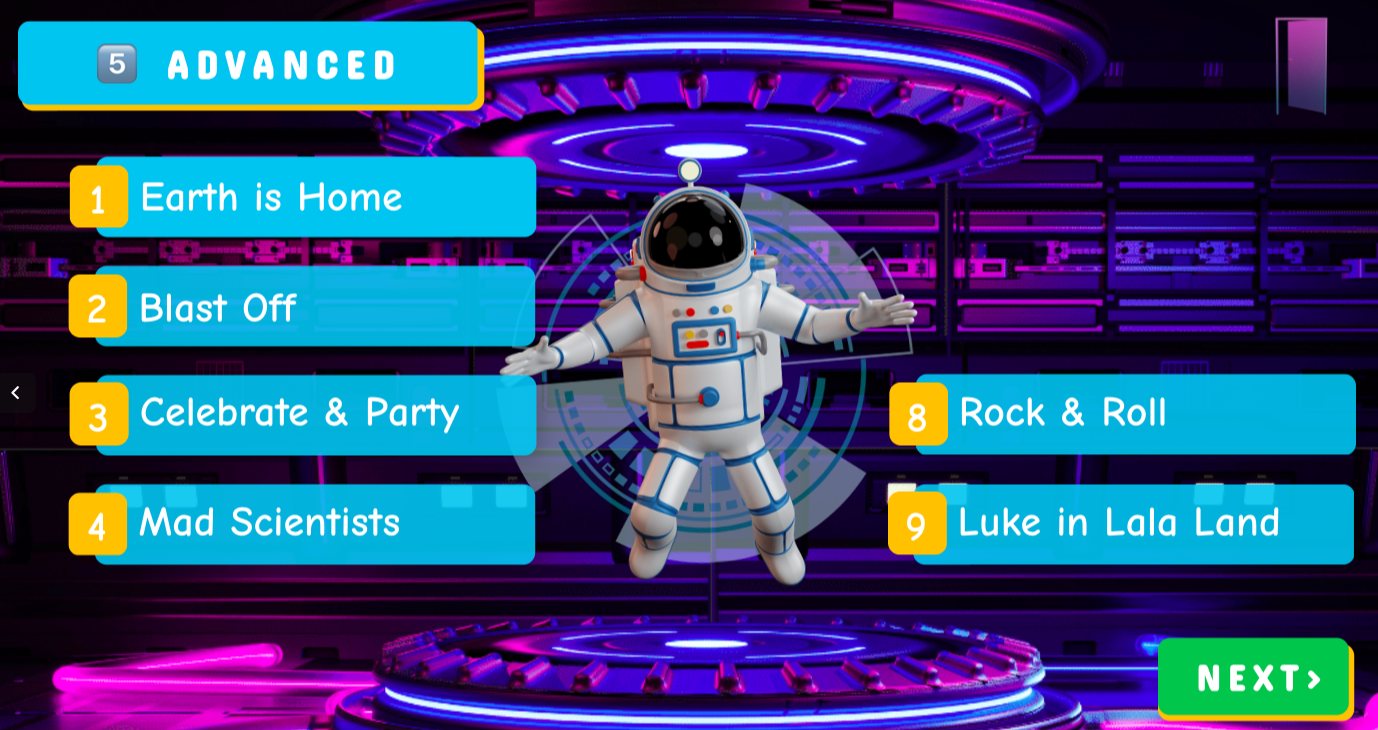
Task: Select the yellow badge numbered 2
Action: 98,308
